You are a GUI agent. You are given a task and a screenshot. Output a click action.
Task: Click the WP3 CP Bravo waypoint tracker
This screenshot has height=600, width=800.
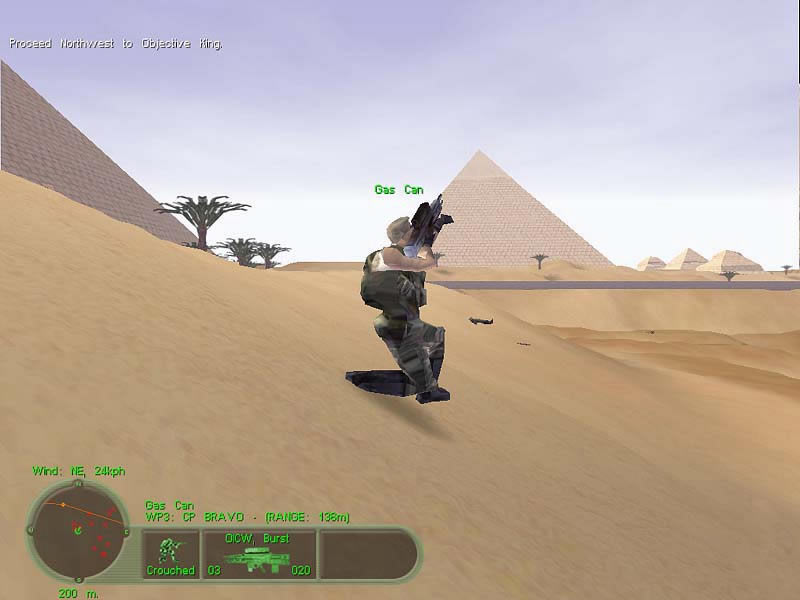click(x=247, y=517)
